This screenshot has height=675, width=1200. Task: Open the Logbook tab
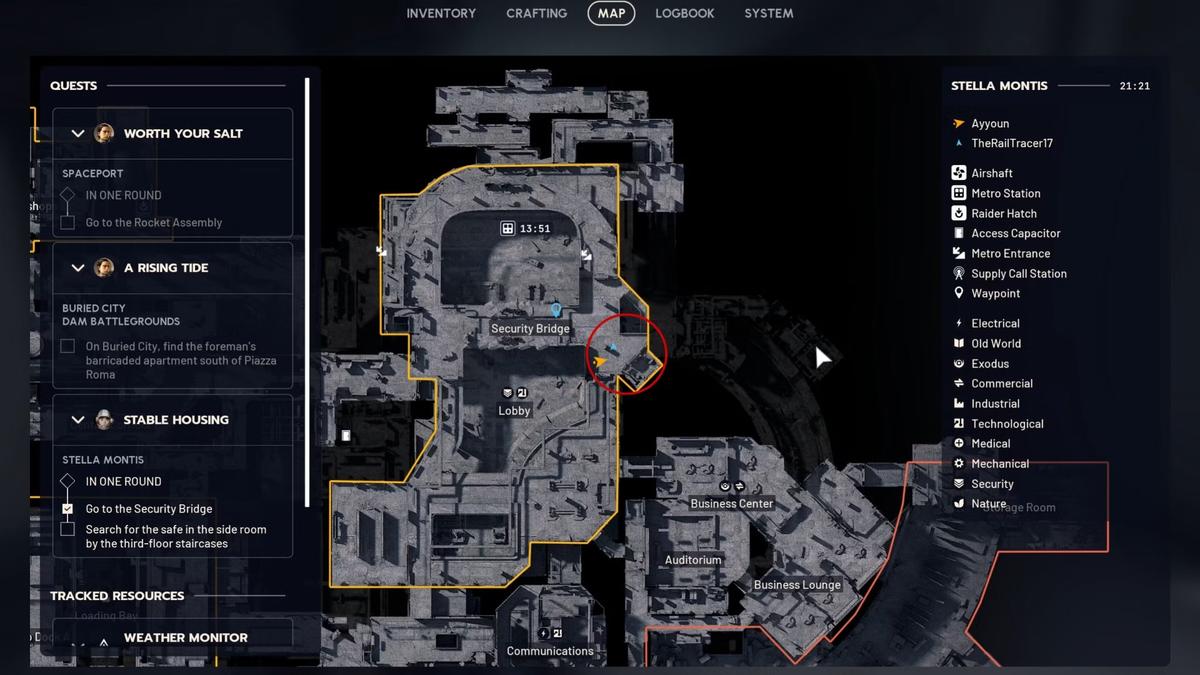pyautogui.click(x=685, y=13)
